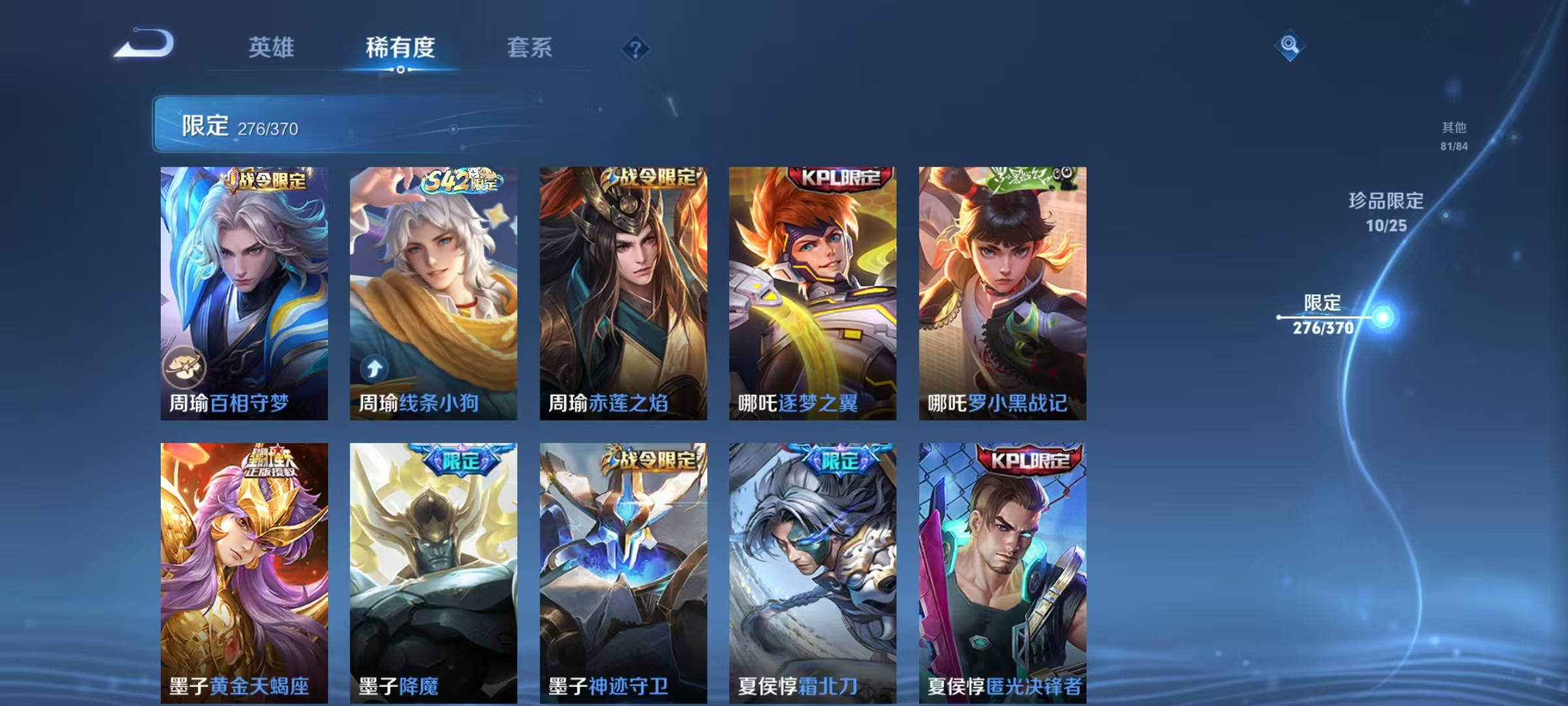Click the dream badge icon on 周瑜百相守梦 card
This screenshot has width=1568, height=706.
186,368
